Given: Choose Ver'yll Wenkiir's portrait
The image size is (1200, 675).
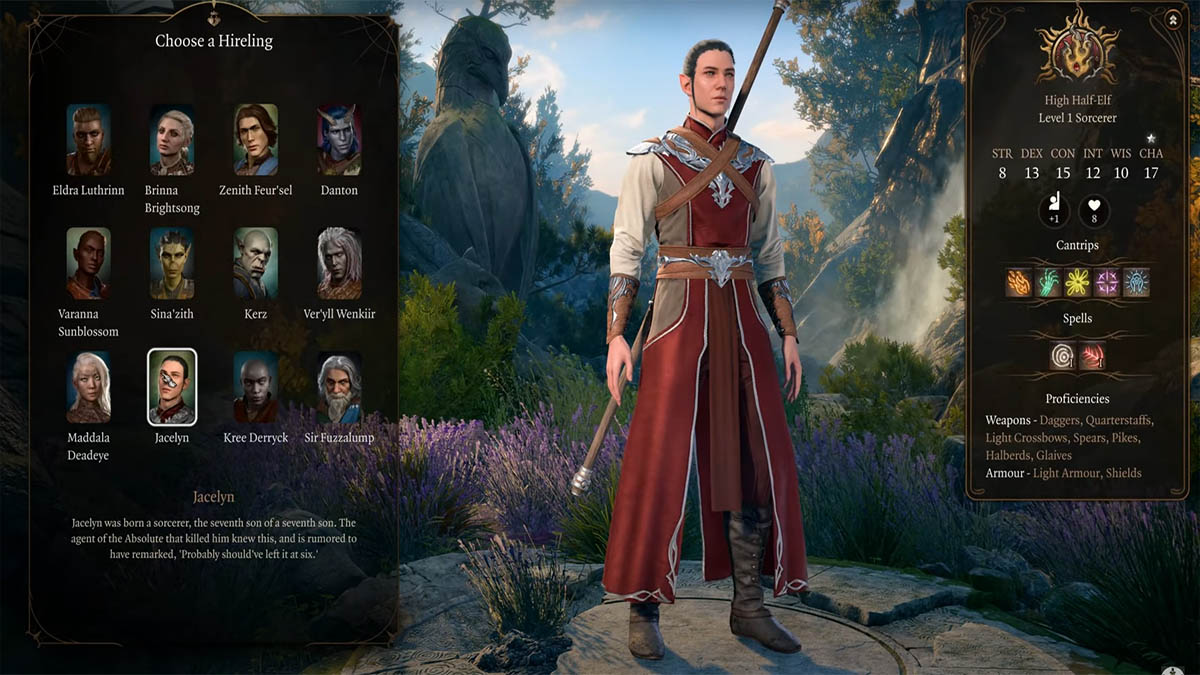Looking at the screenshot, I should [x=339, y=263].
